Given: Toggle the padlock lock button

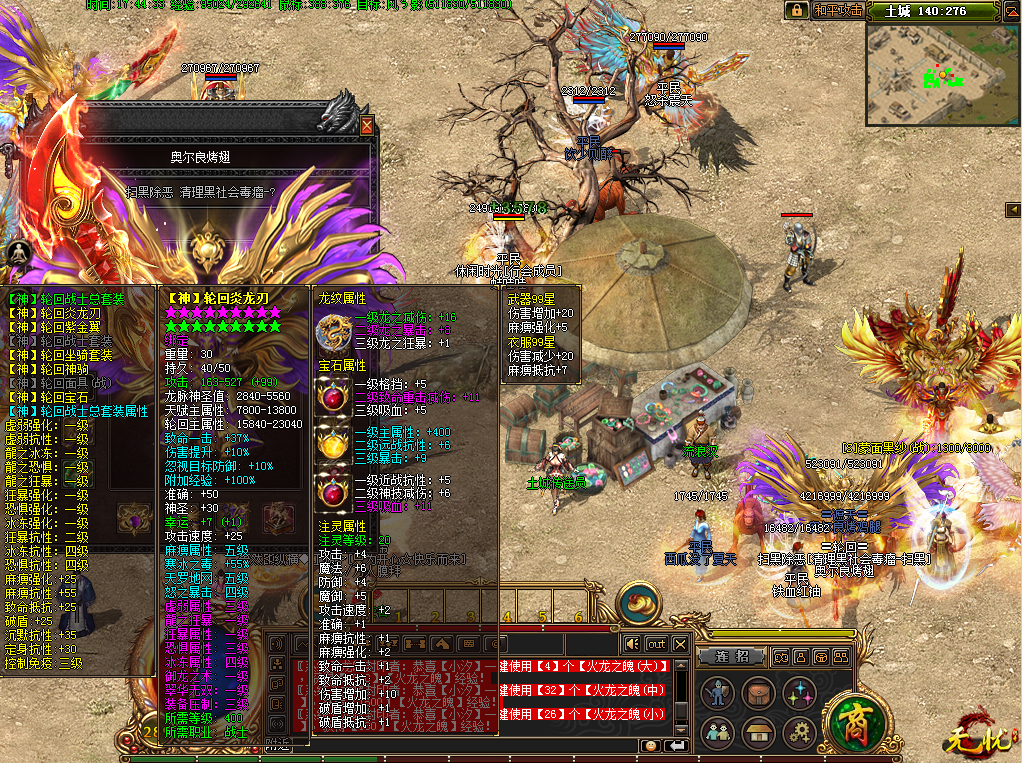Looking at the screenshot, I should (796, 10).
